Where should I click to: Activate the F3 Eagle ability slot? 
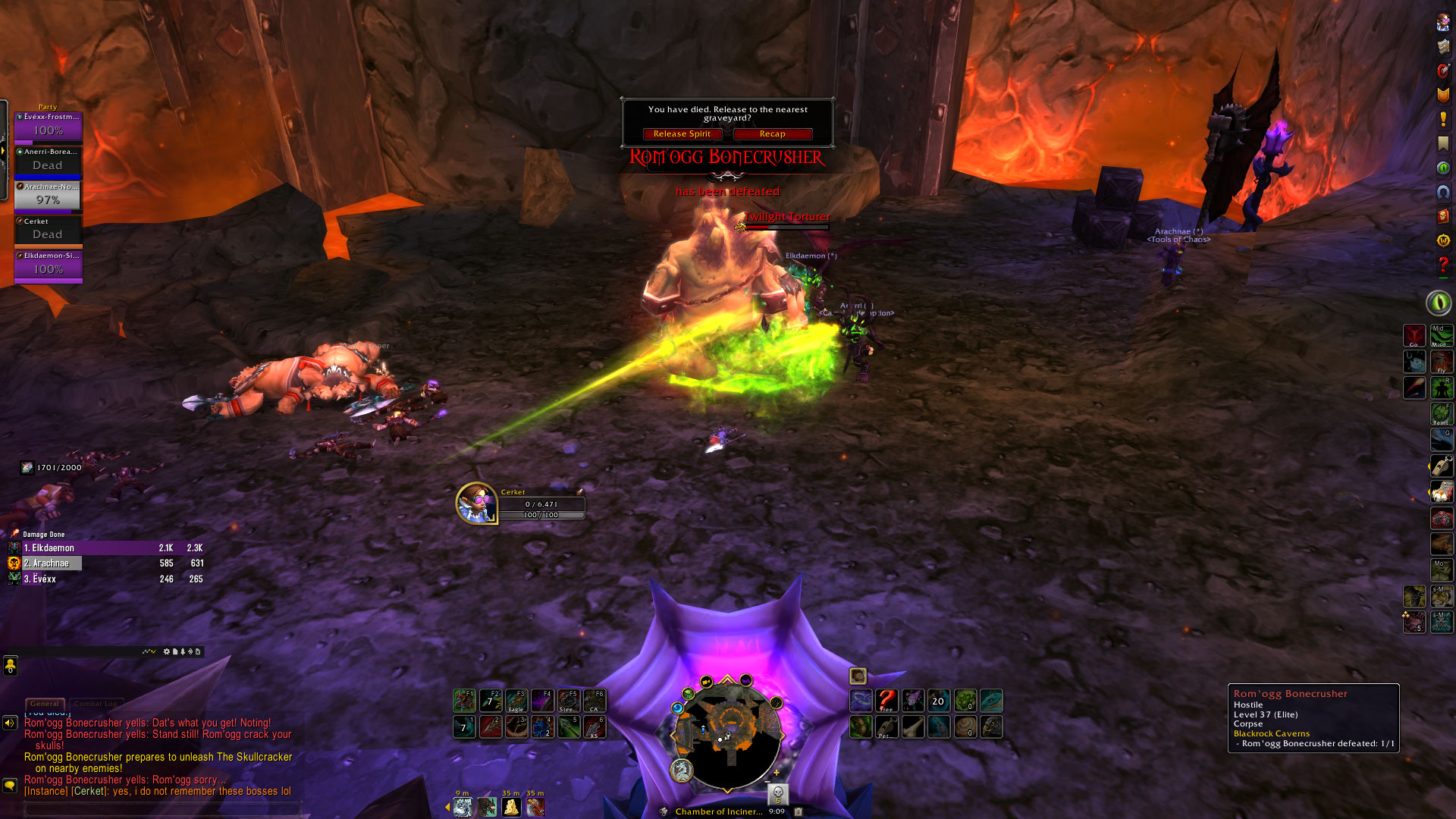(x=516, y=700)
